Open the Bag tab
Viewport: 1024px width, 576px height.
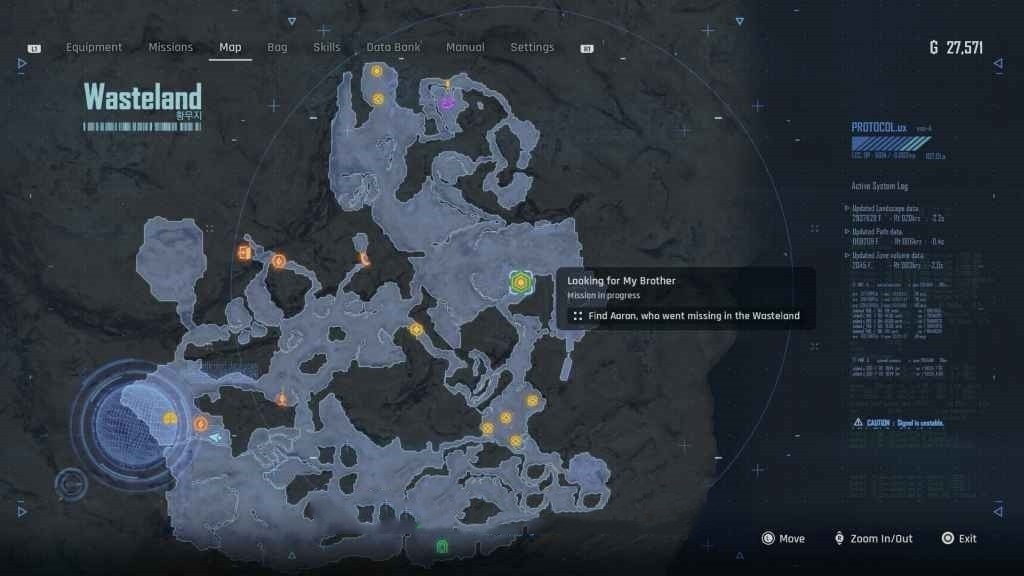[277, 47]
